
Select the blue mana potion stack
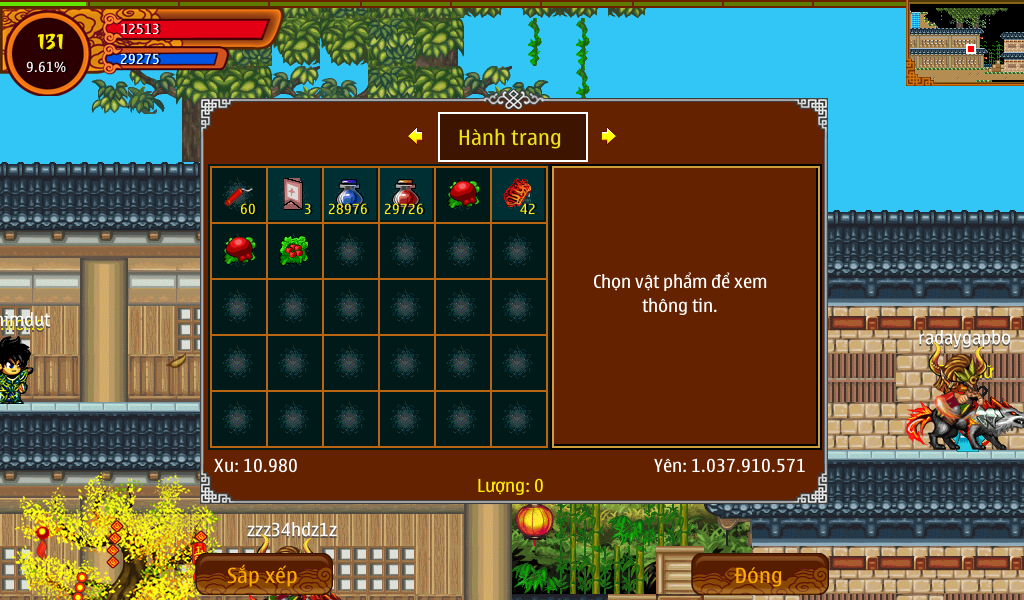(x=350, y=195)
